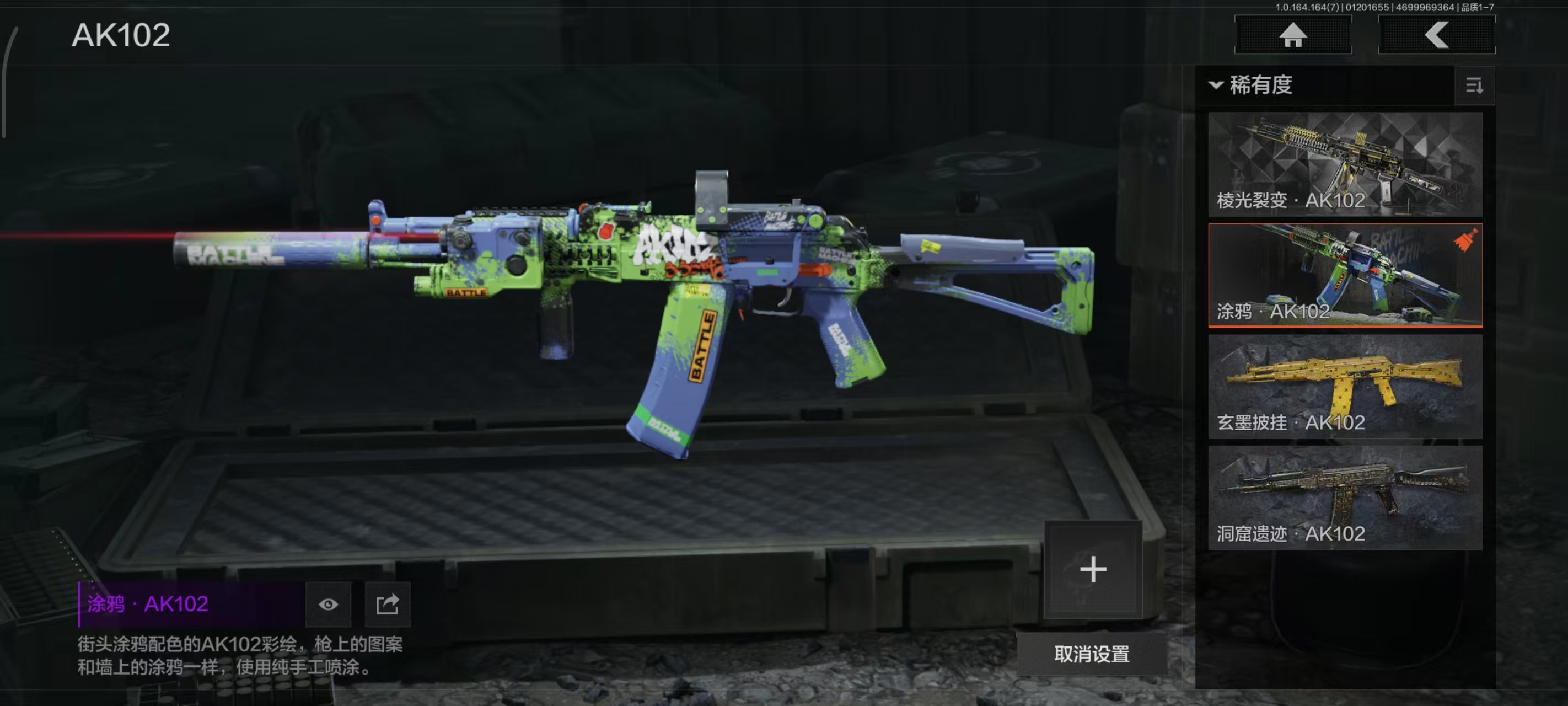Screen dimensions: 1568x706
Task: Choose the 涂鸦 AK102 graffiti skin
Action: (x=1345, y=275)
